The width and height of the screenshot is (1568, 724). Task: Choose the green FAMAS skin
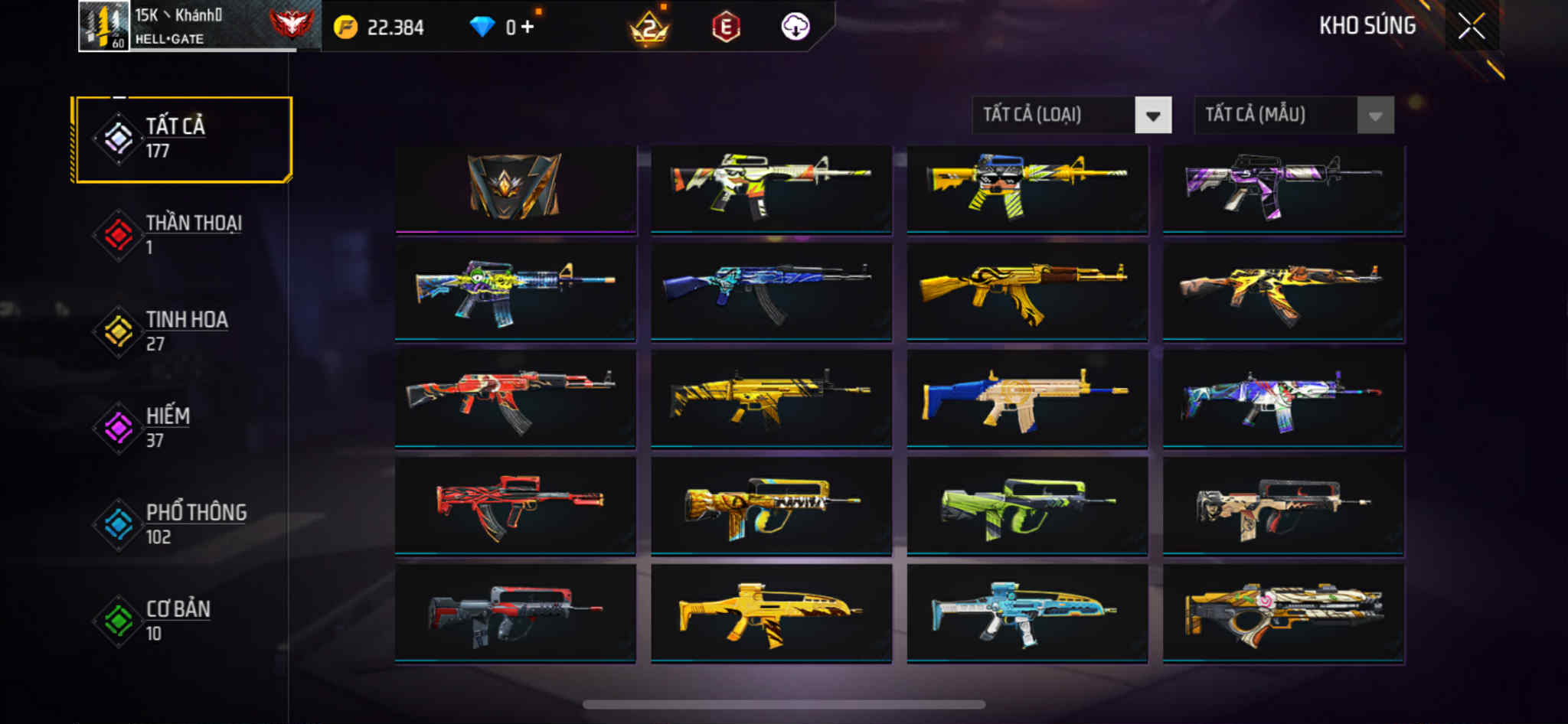point(1027,505)
